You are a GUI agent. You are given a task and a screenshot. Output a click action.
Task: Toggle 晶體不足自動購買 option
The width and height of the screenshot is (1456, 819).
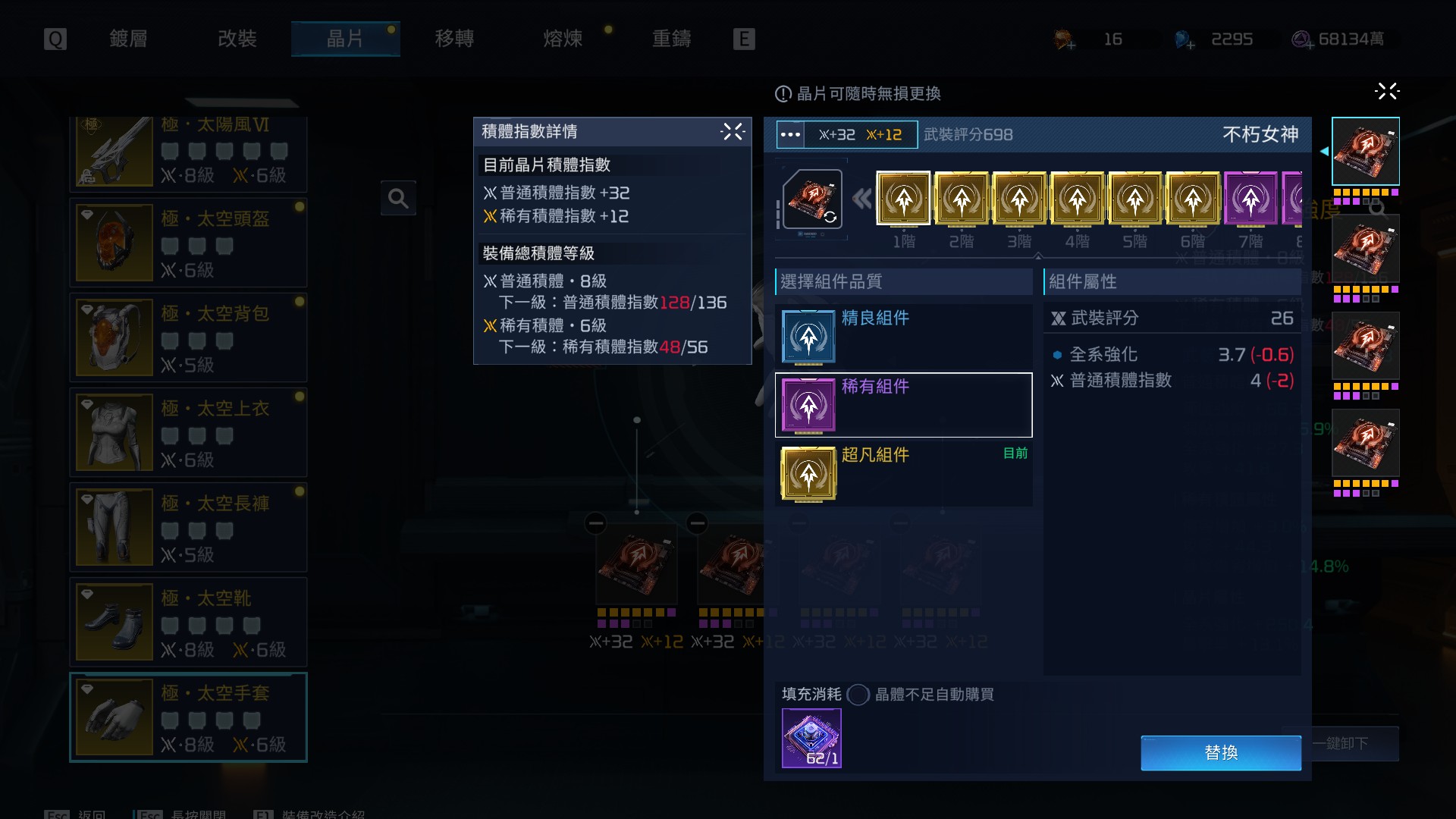click(858, 695)
